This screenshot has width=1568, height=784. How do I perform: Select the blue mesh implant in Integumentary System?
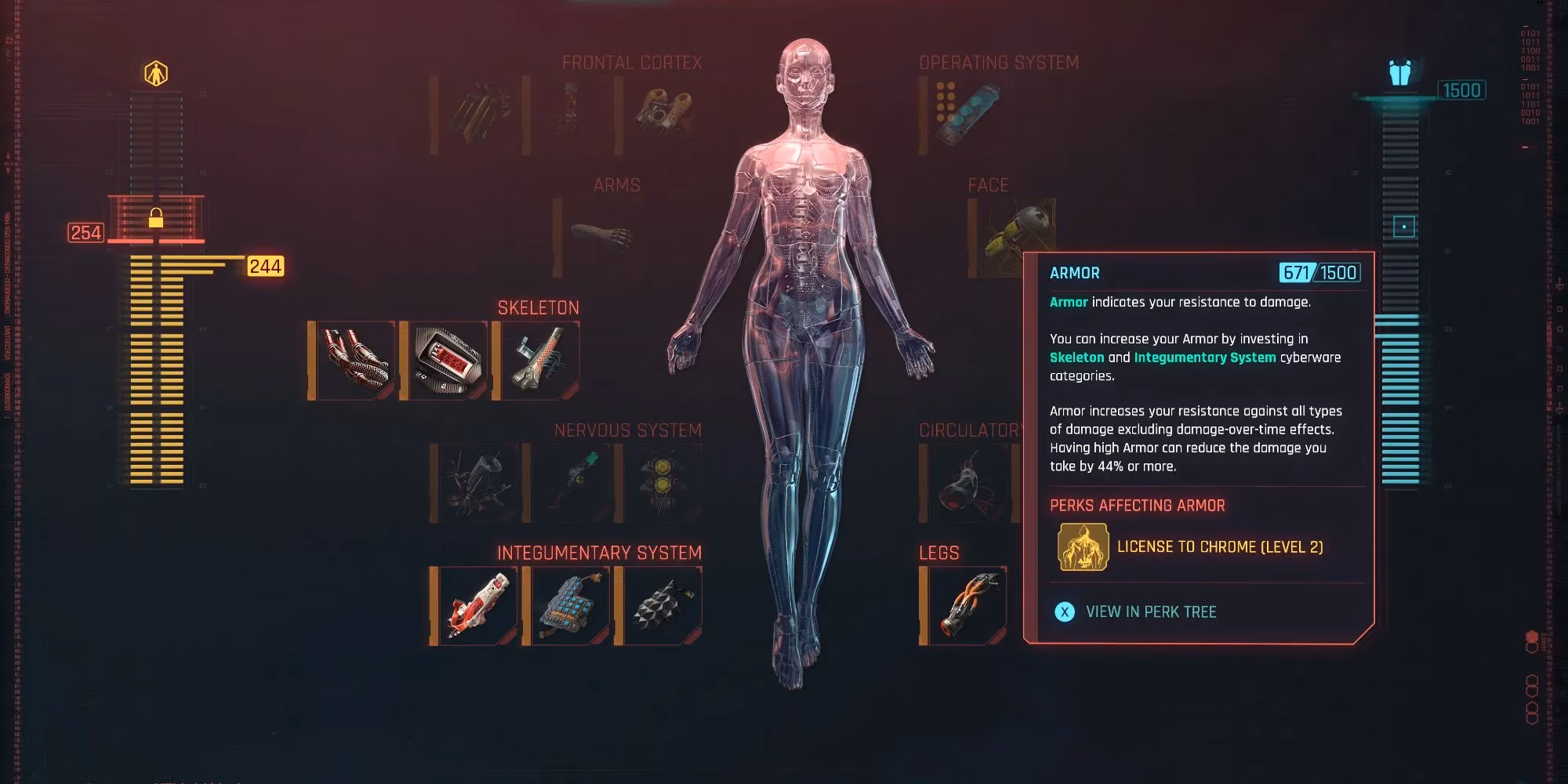coord(571,604)
